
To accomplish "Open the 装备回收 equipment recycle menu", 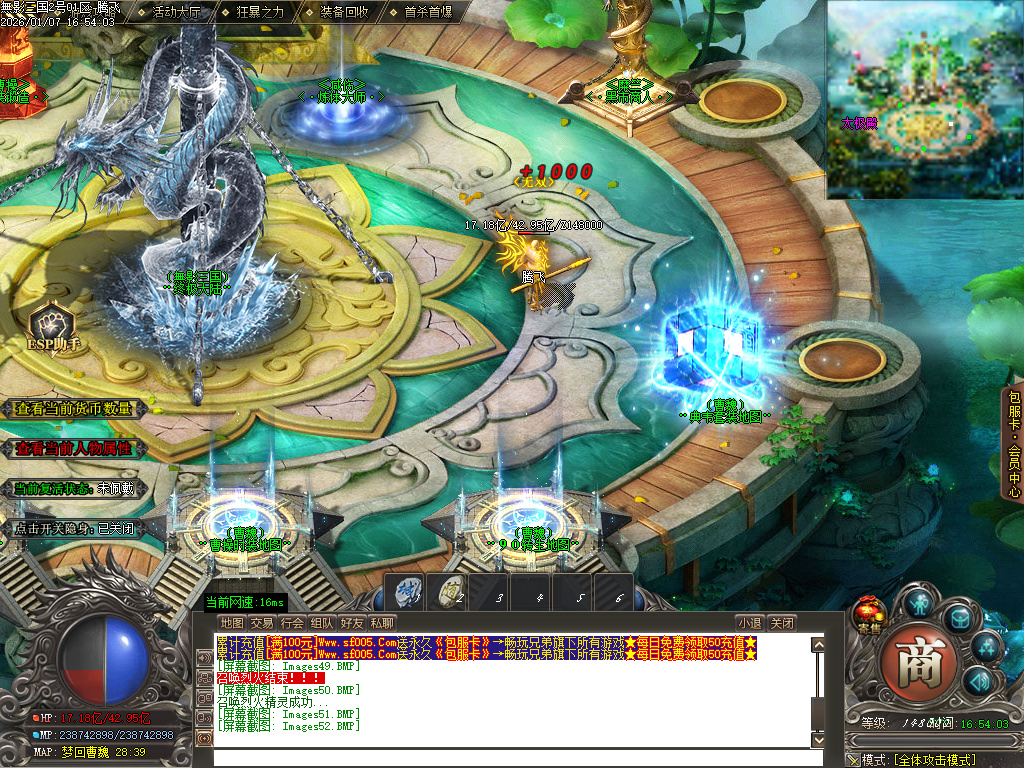I will (344, 13).
